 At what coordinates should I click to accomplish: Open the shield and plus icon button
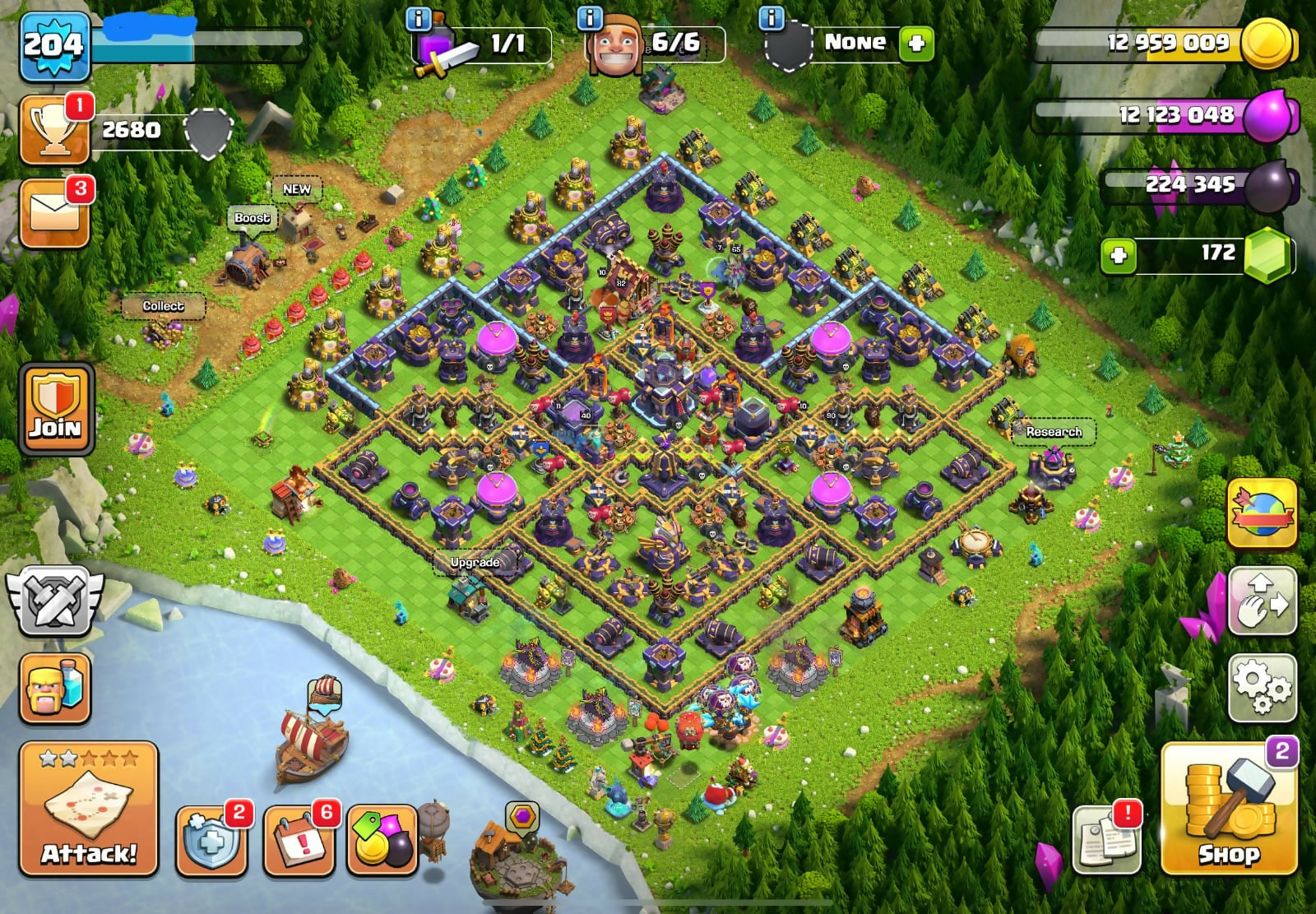tap(211, 839)
